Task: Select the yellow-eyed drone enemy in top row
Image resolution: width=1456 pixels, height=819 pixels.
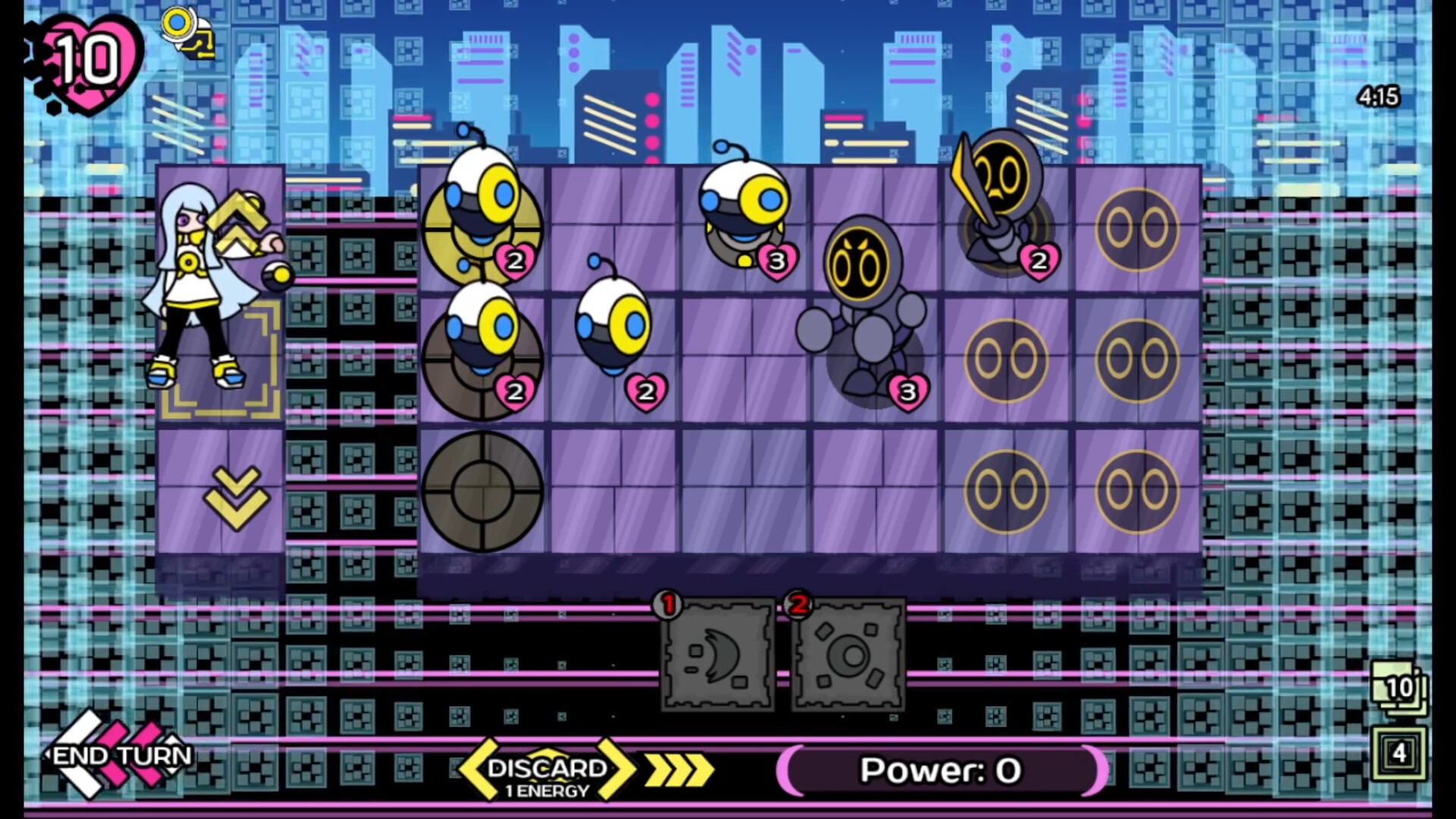Action: [x=479, y=212]
